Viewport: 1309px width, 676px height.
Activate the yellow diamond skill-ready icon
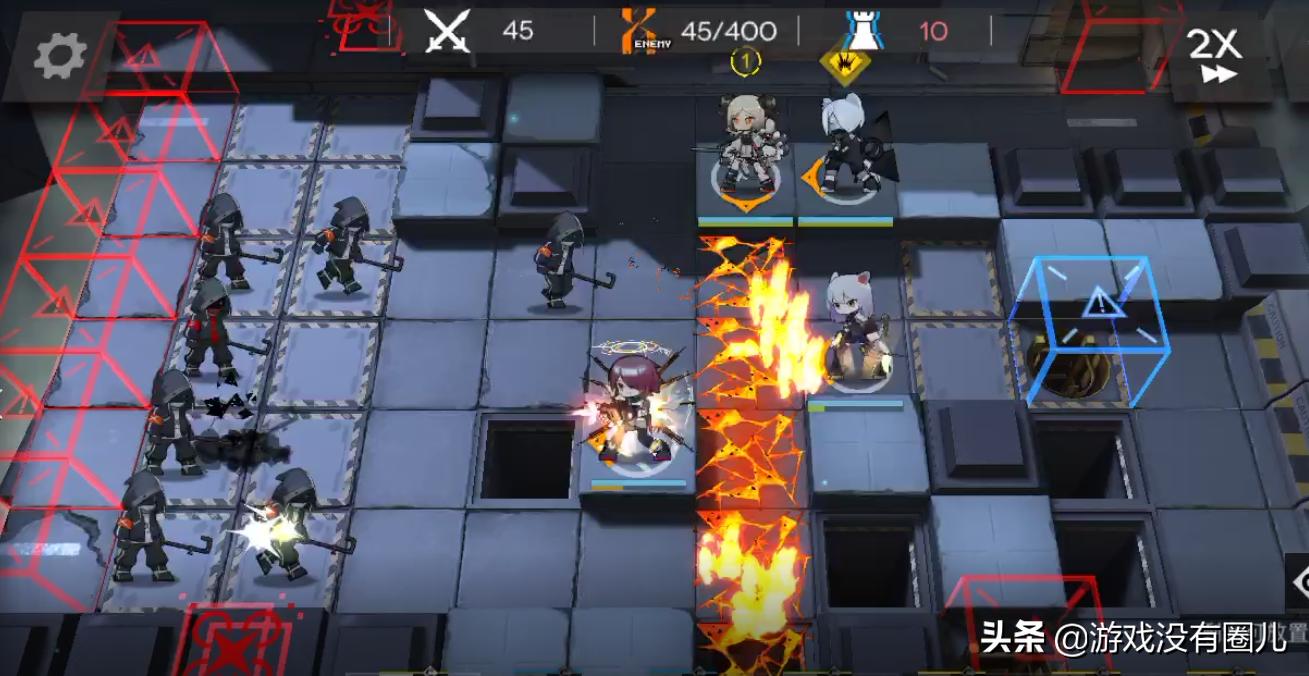[x=844, y=64]
